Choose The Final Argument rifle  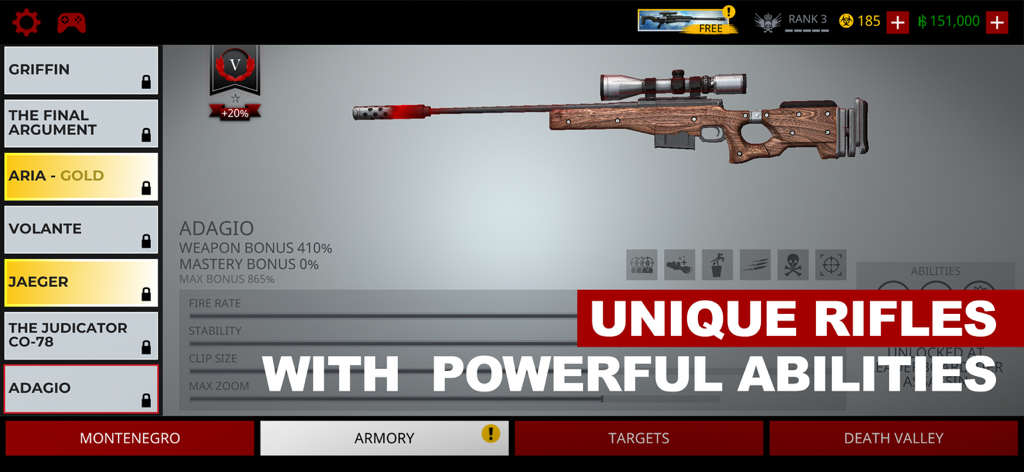(x=81, y=123)
